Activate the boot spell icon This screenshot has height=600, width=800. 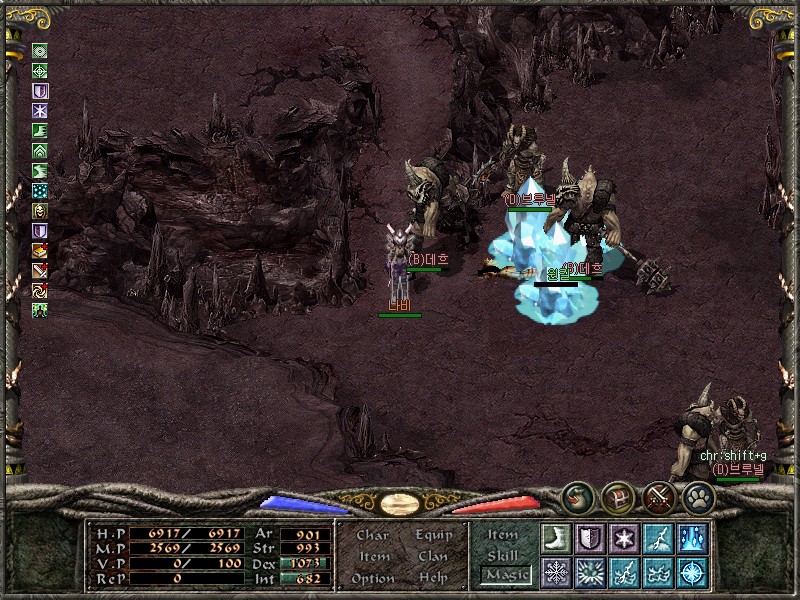(556, 537)
